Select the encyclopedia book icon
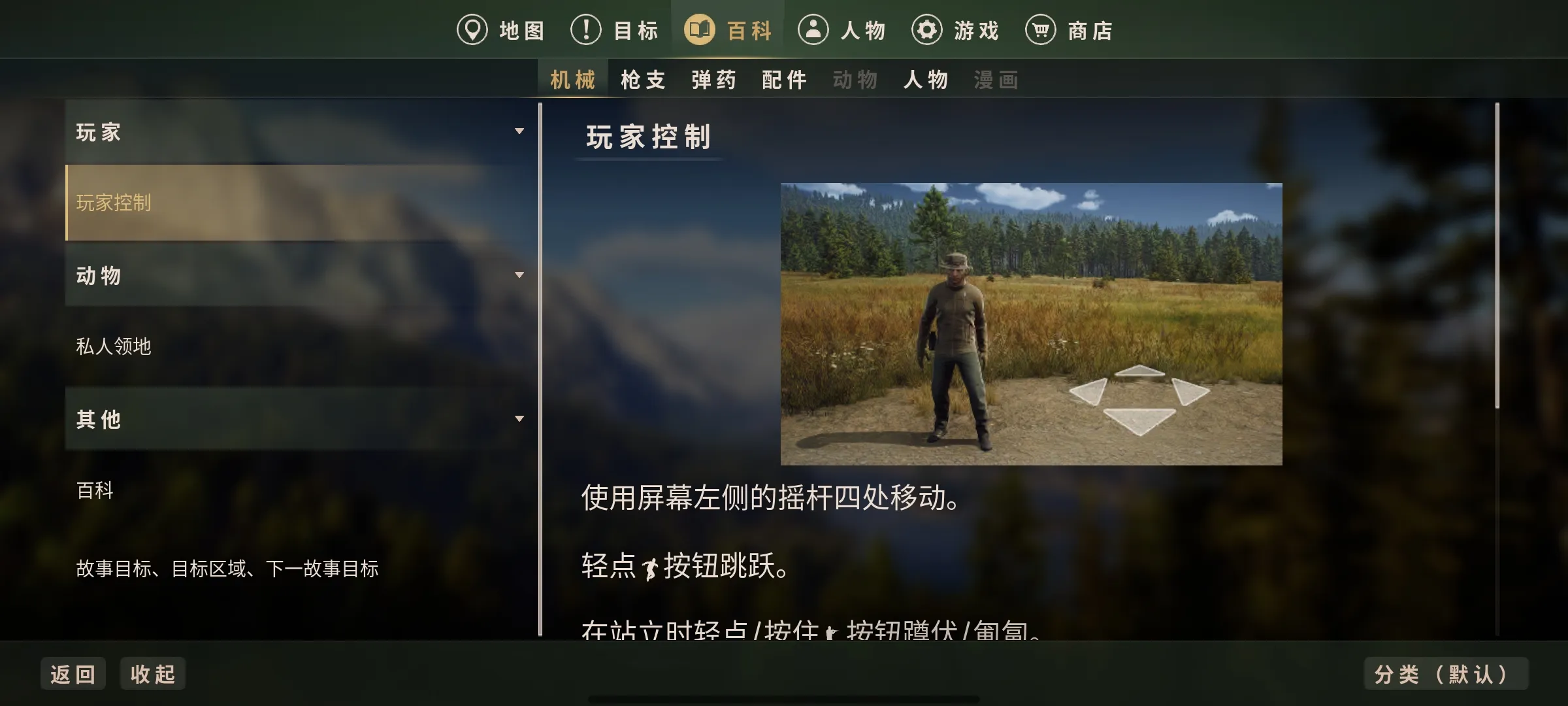The image size is (1568, 706). (700, 29)
